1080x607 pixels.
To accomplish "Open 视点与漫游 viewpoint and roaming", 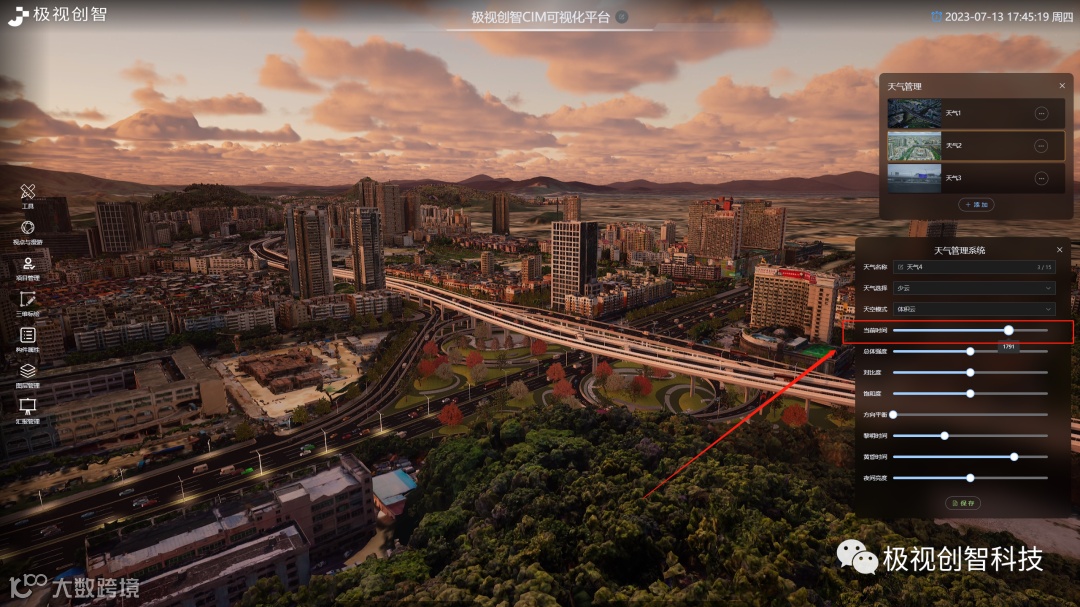I will point(28,230).
